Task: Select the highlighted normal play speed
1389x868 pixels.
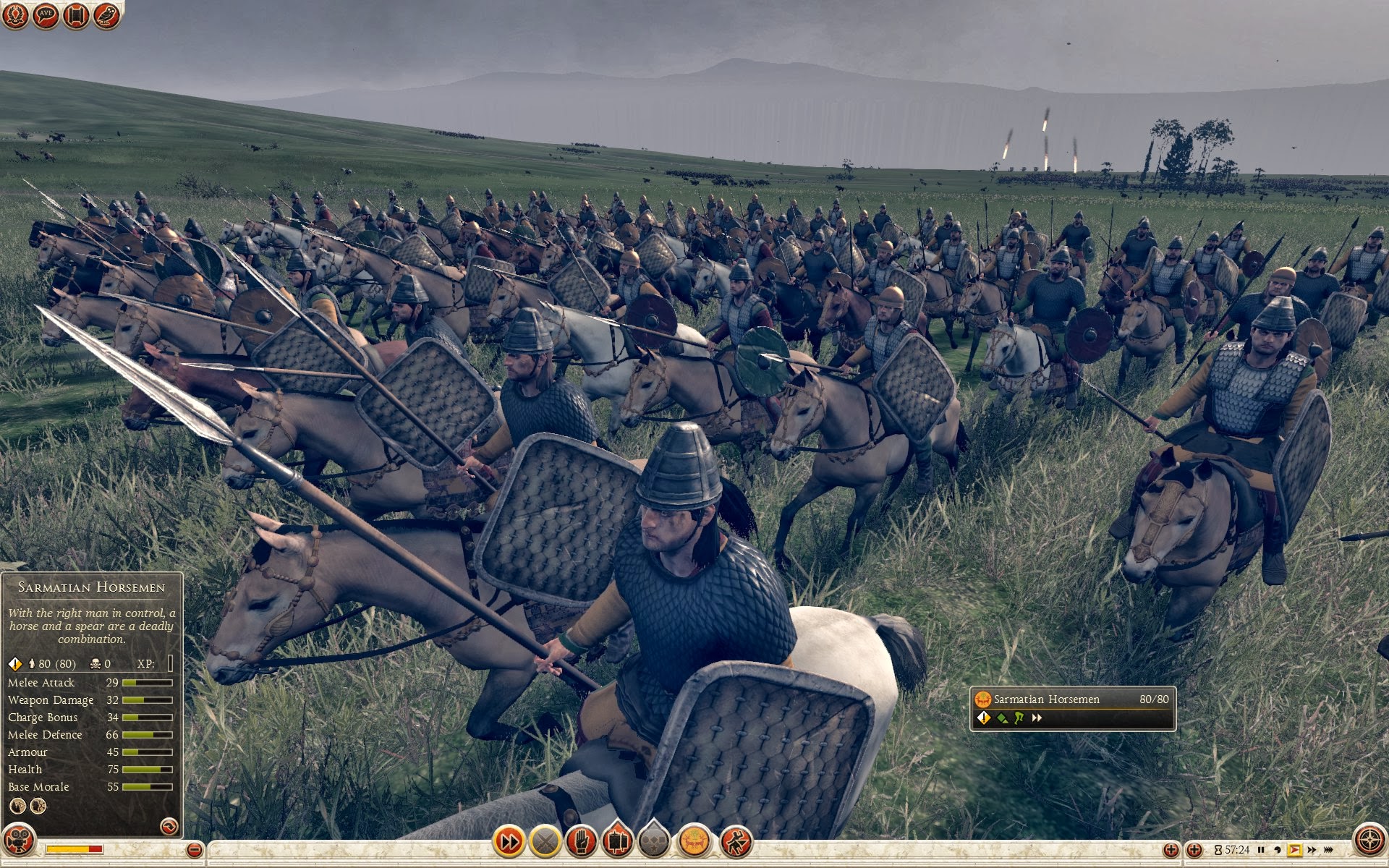Action: pyautogui.click(x=1294, y=850)
